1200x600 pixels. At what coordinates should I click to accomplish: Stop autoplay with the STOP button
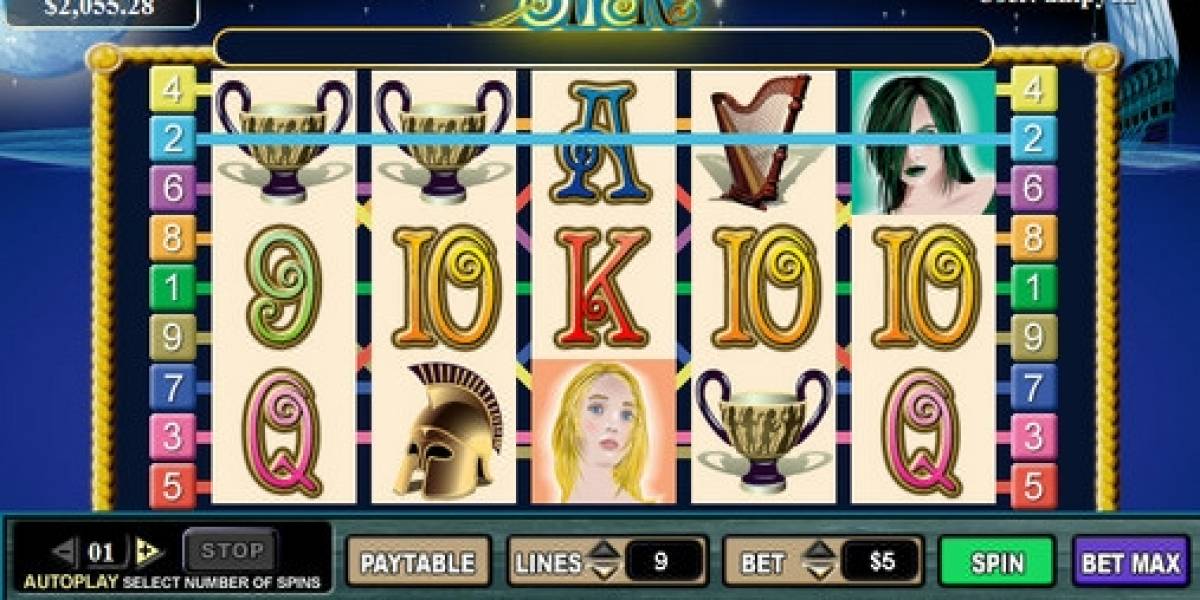[232, 550]
